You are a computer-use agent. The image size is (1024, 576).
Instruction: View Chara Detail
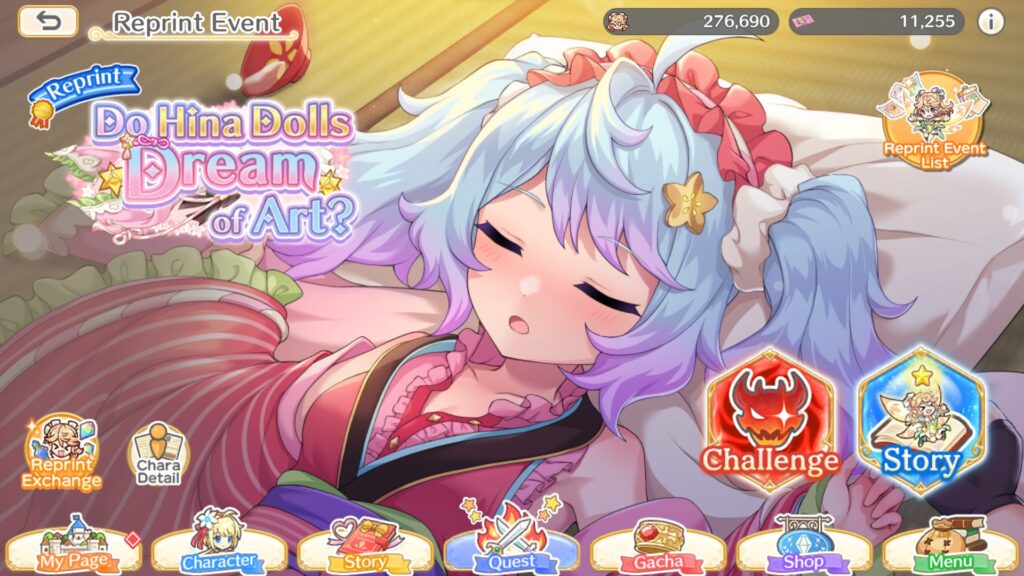pos(157,456)
